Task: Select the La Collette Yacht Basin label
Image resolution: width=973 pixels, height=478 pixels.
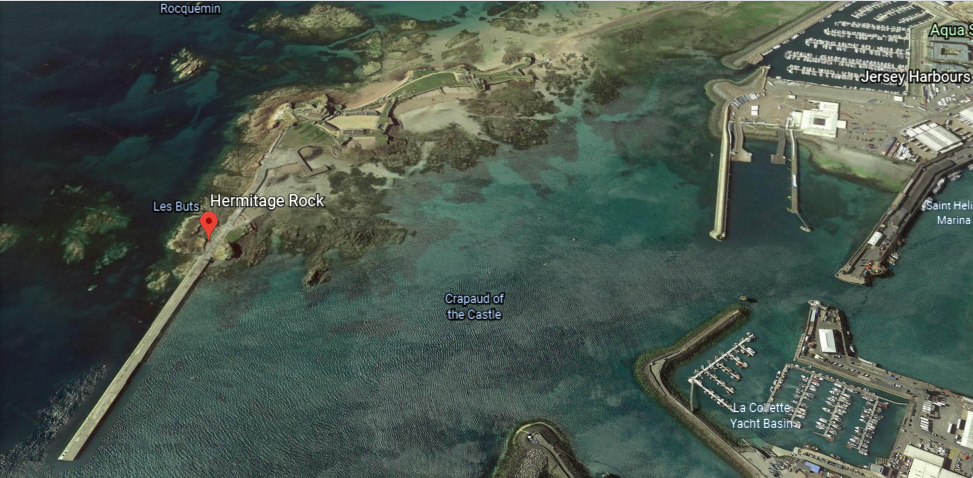Action: [766, 415]
